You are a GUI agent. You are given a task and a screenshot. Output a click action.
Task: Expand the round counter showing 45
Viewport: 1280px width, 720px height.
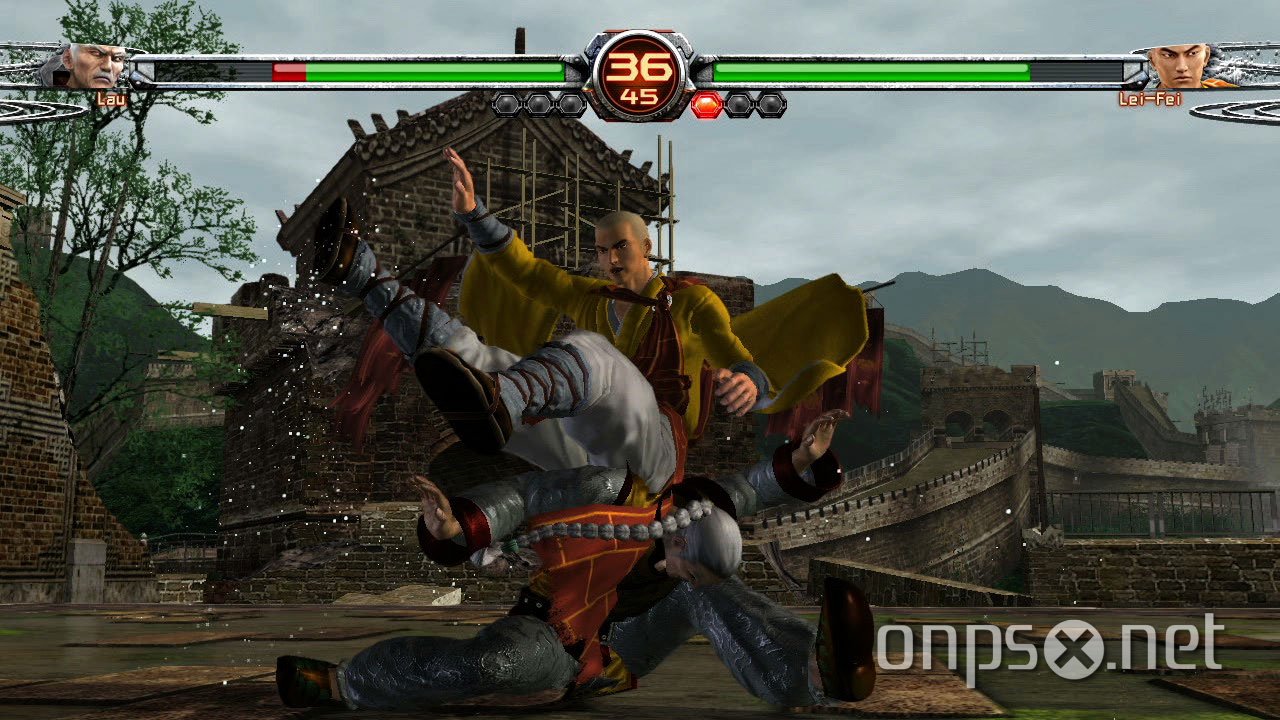(x=637, y=95)
